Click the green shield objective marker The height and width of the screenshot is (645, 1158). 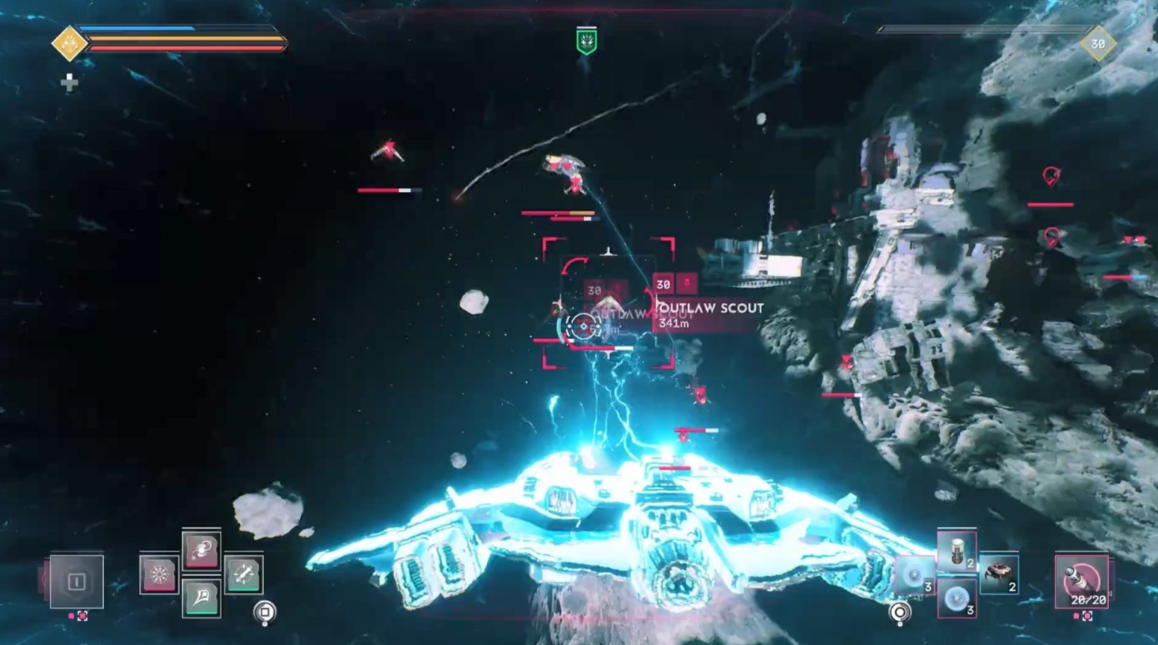586,42
